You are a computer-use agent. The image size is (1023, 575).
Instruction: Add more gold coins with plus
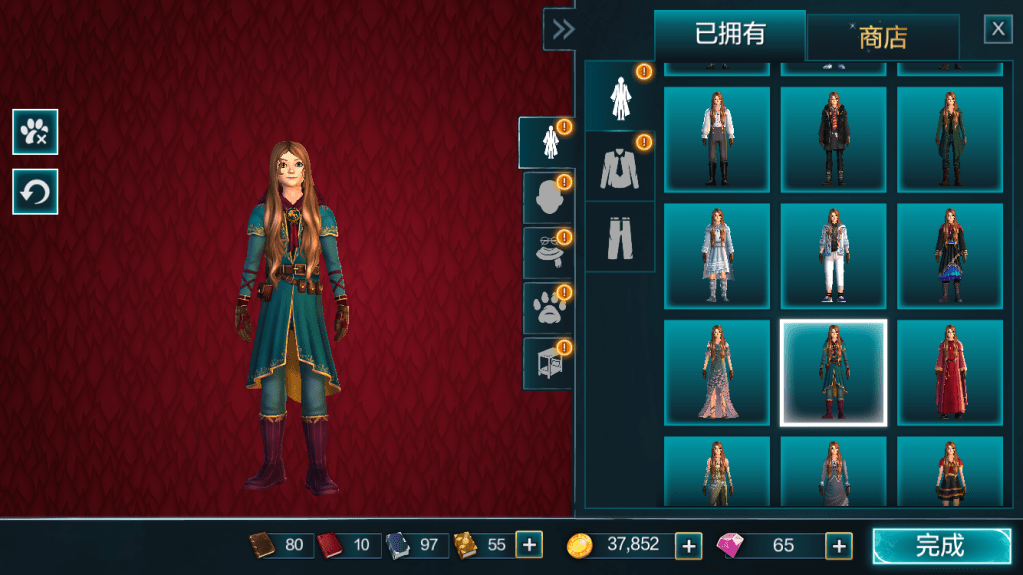[688, 546]
